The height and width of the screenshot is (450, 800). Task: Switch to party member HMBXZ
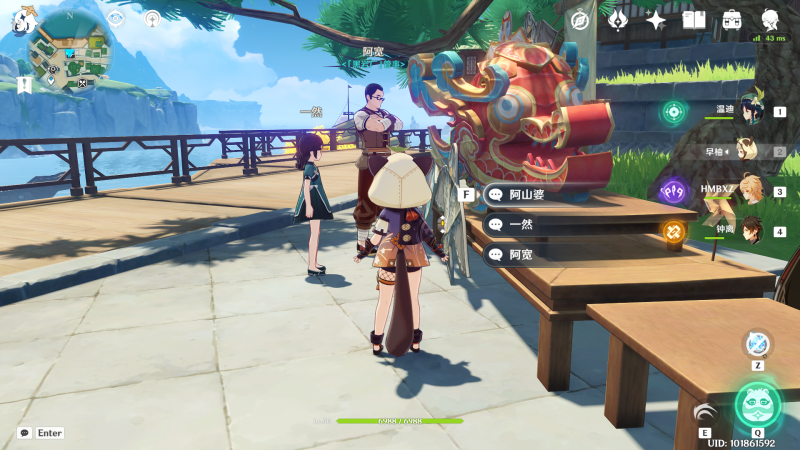[750, 191]
